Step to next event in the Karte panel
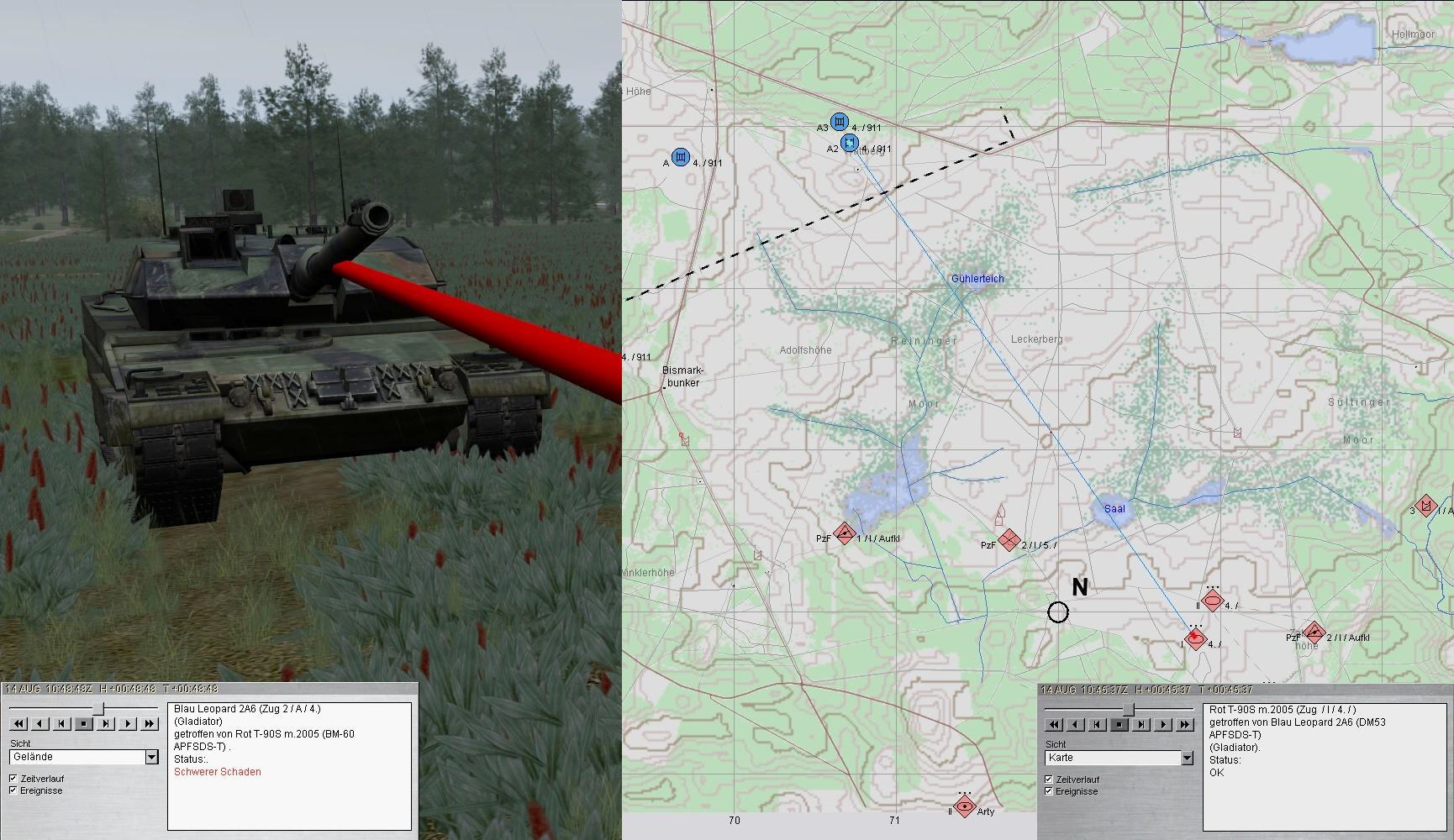 click(x=1141, y=724)
